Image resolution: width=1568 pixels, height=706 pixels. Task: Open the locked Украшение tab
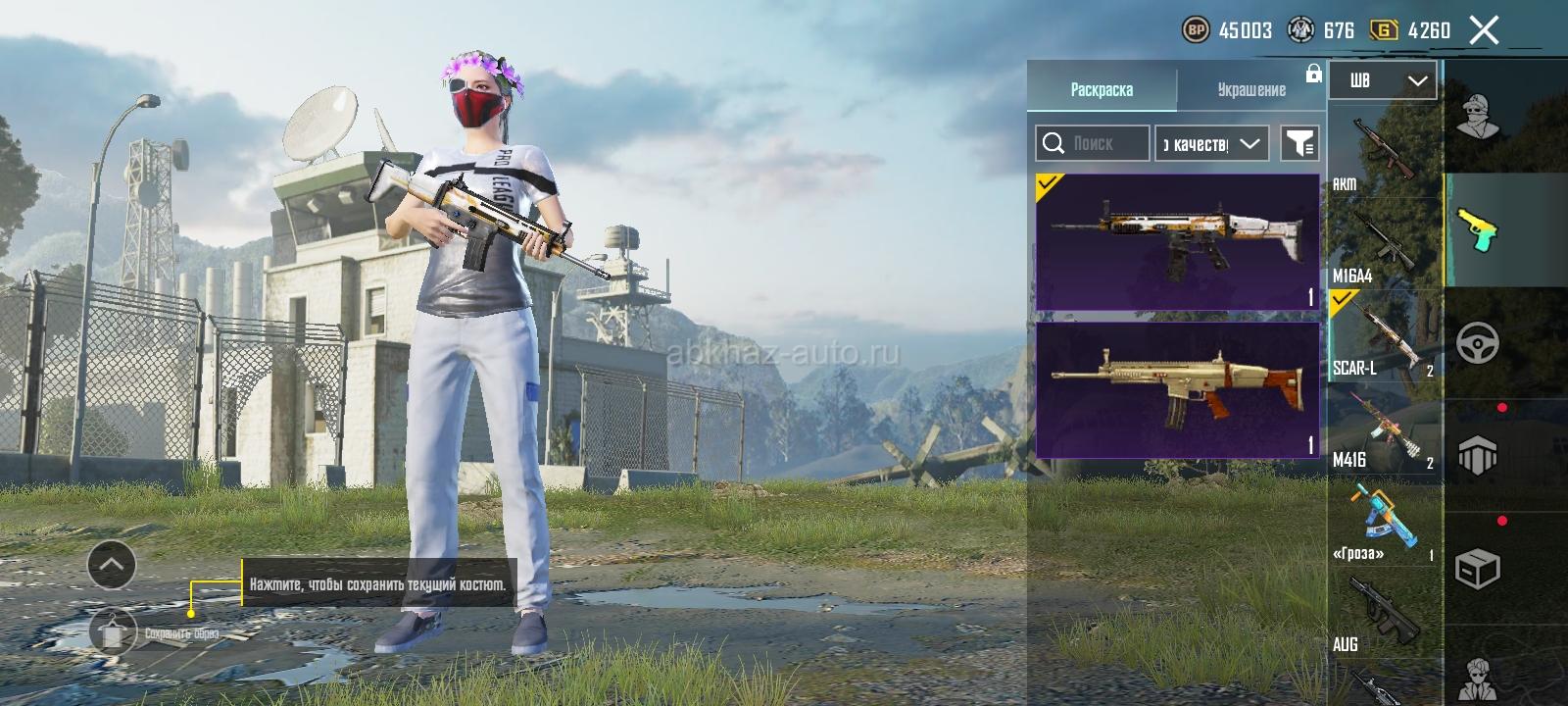pos(1251,89)
